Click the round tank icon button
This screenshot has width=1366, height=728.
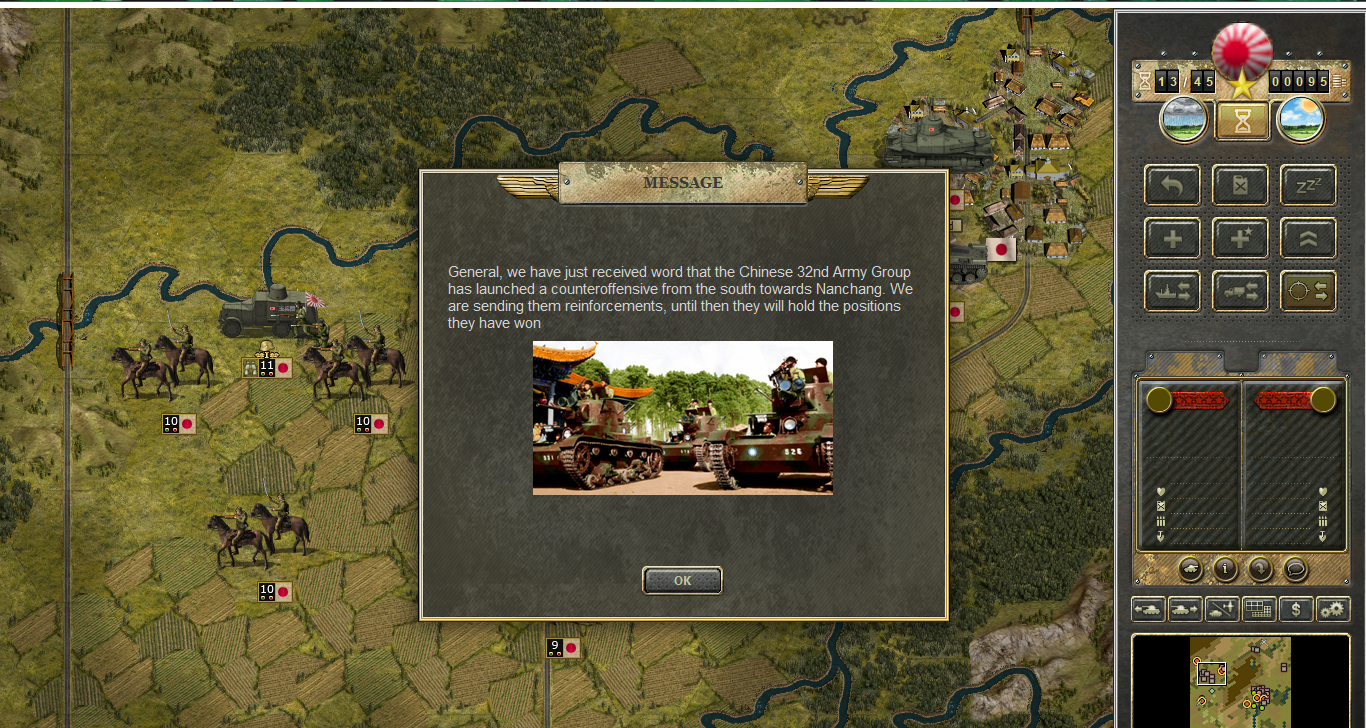pos(1190,569)
